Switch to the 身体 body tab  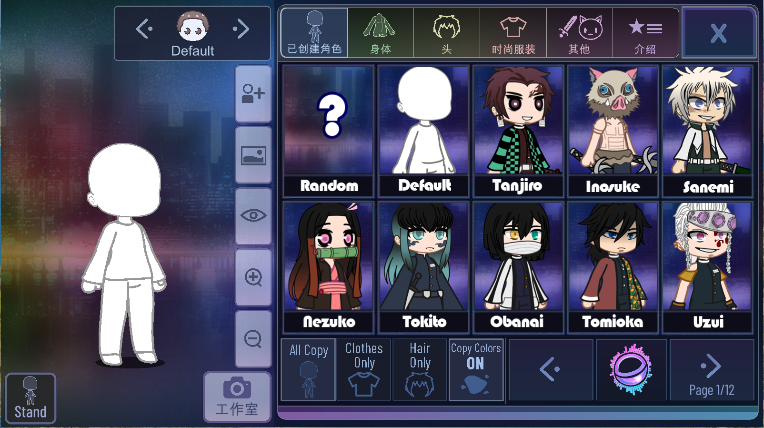click(x=378, y=33)
